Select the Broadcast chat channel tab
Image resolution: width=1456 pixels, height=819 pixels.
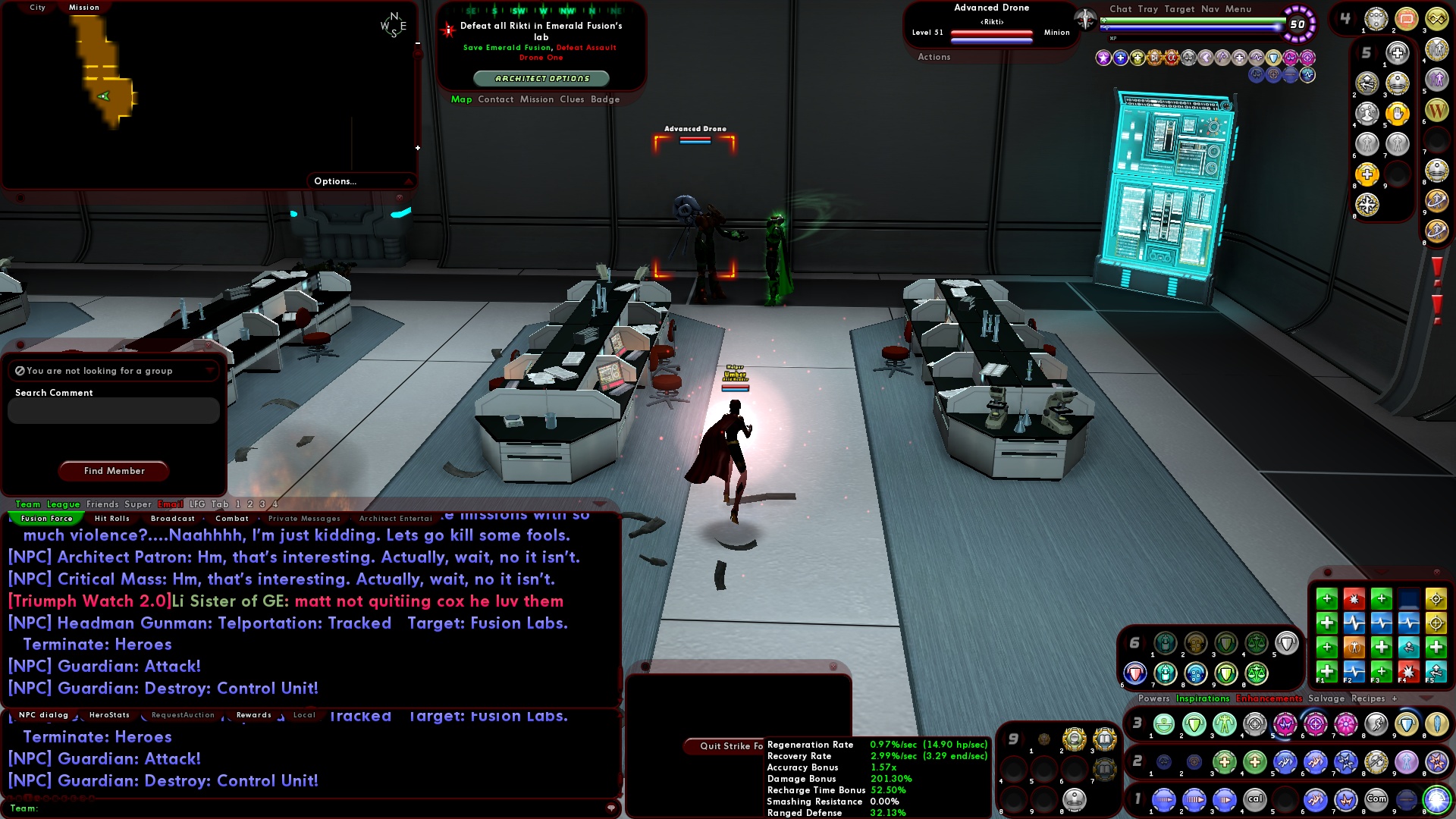(x=172, y=518)
